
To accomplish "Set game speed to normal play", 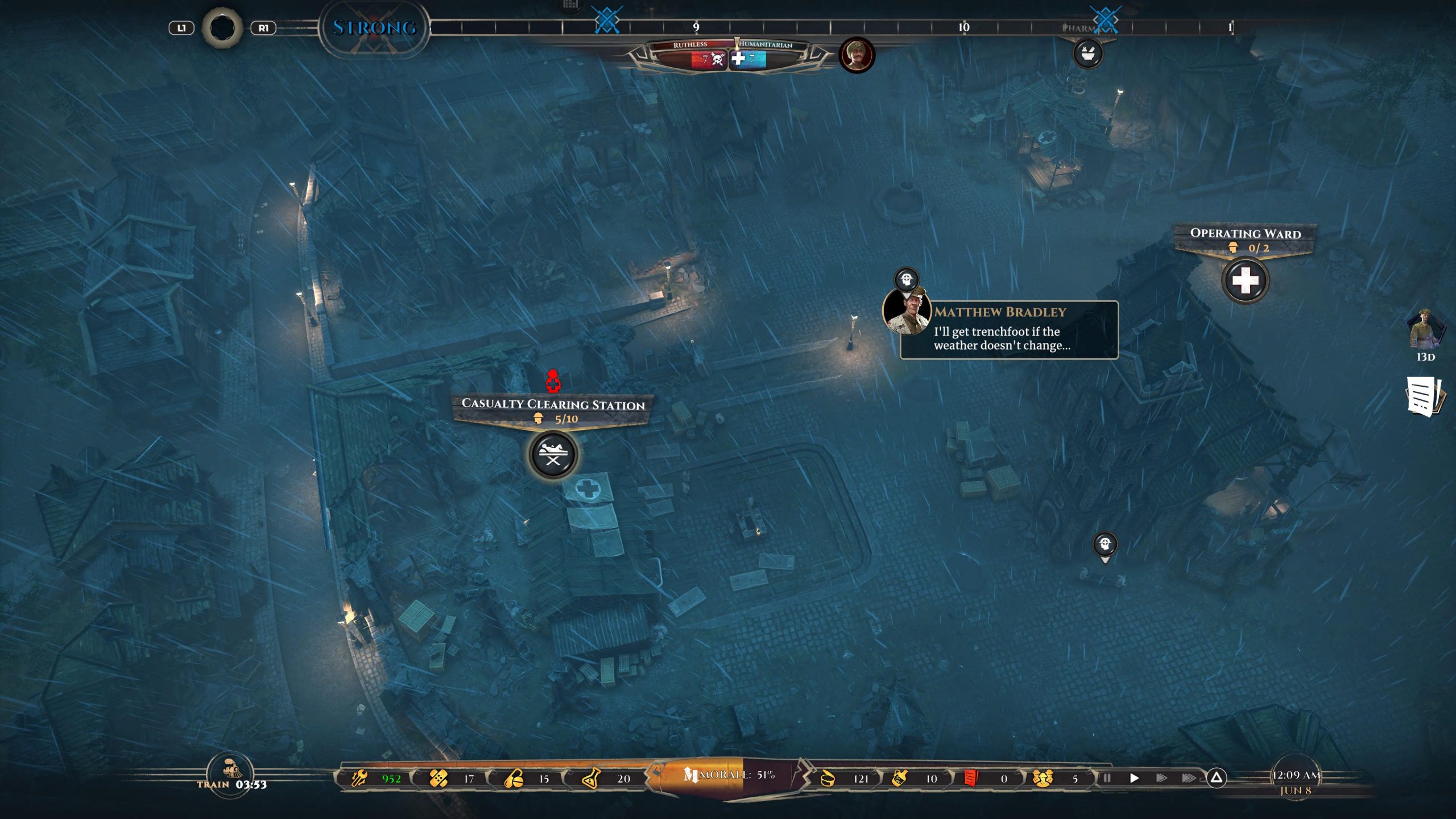I will [1134, 778].
